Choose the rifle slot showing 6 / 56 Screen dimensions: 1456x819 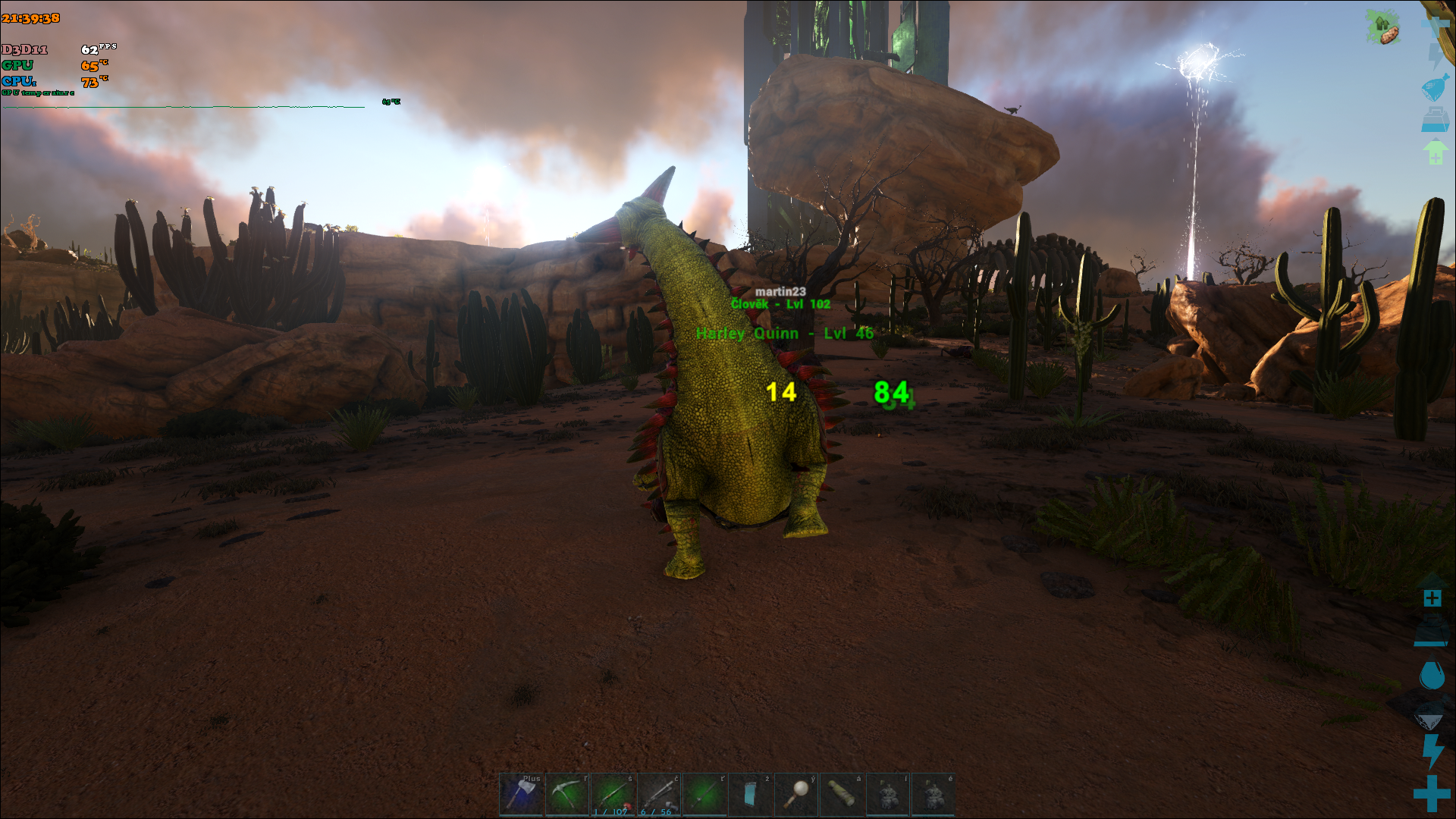click(659, 794)
